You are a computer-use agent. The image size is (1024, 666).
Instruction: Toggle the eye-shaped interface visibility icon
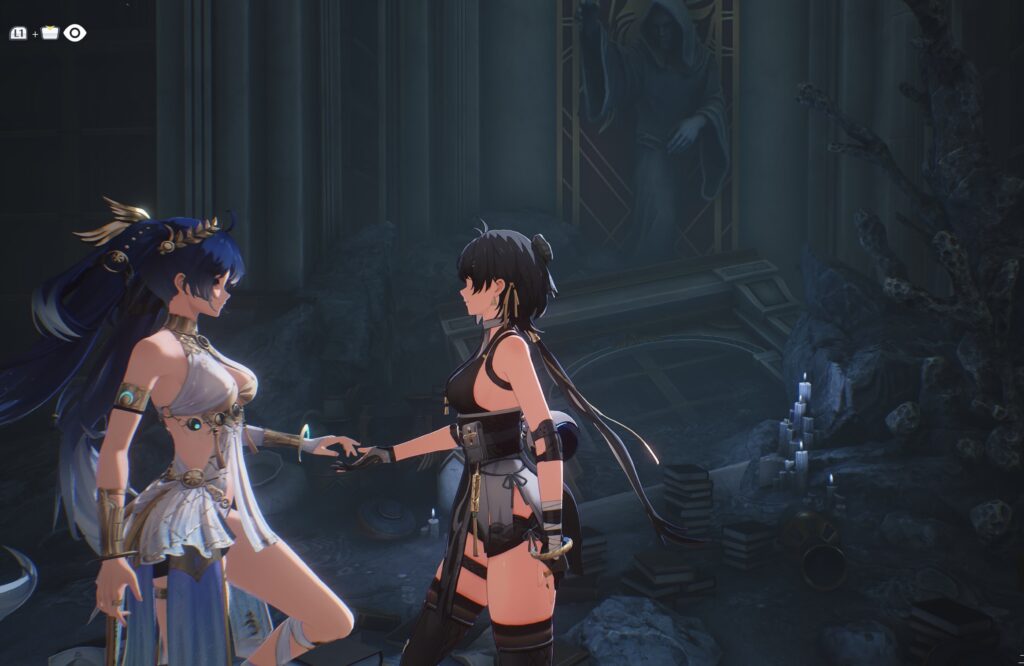pos(75,33)
